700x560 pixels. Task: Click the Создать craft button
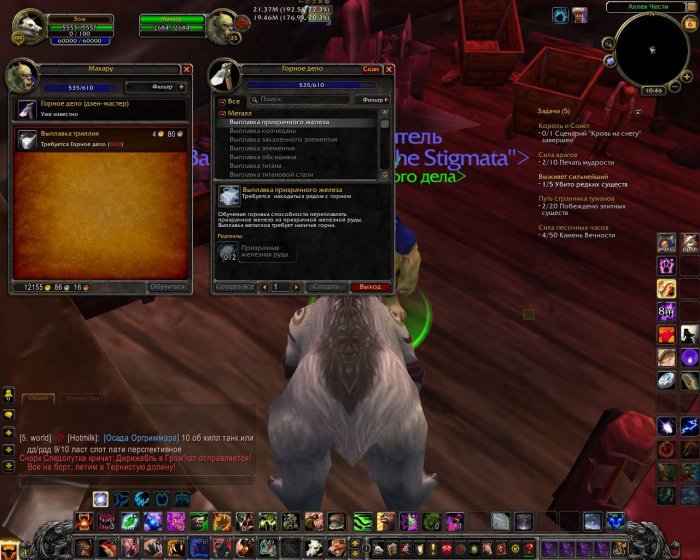324,287
